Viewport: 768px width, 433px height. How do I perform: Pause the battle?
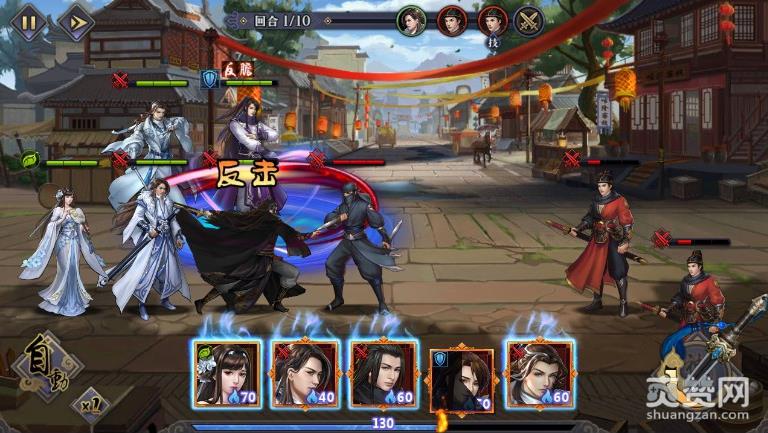point(28,23)
